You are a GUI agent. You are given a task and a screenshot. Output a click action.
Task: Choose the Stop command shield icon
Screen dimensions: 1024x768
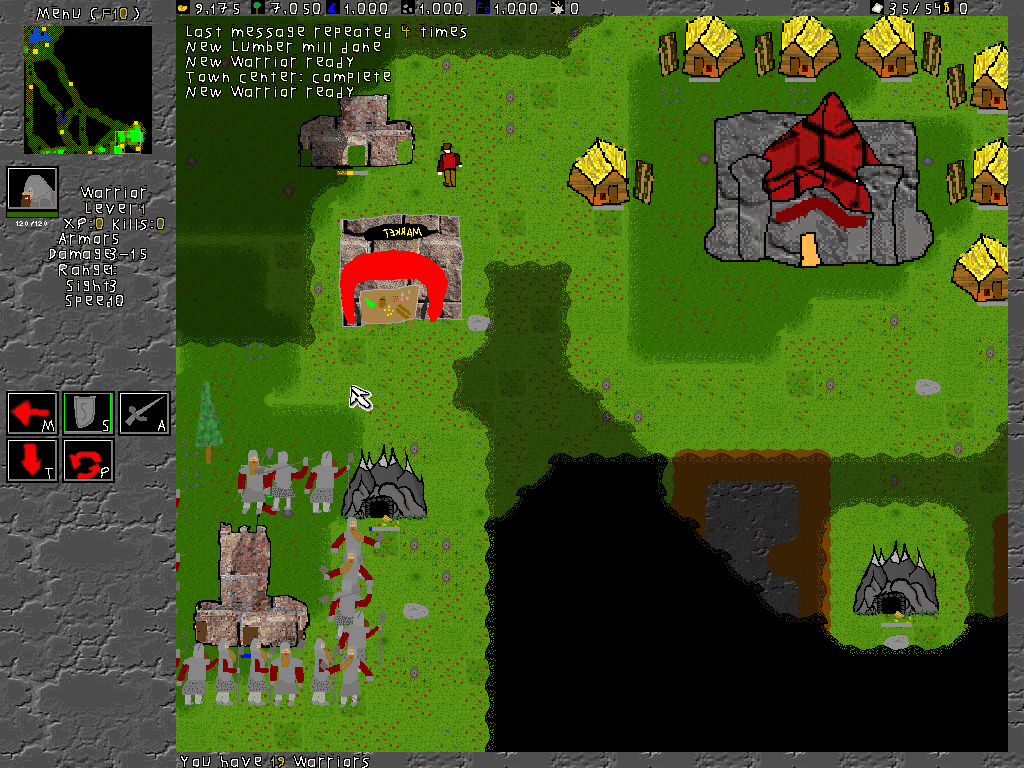[88, 413]
